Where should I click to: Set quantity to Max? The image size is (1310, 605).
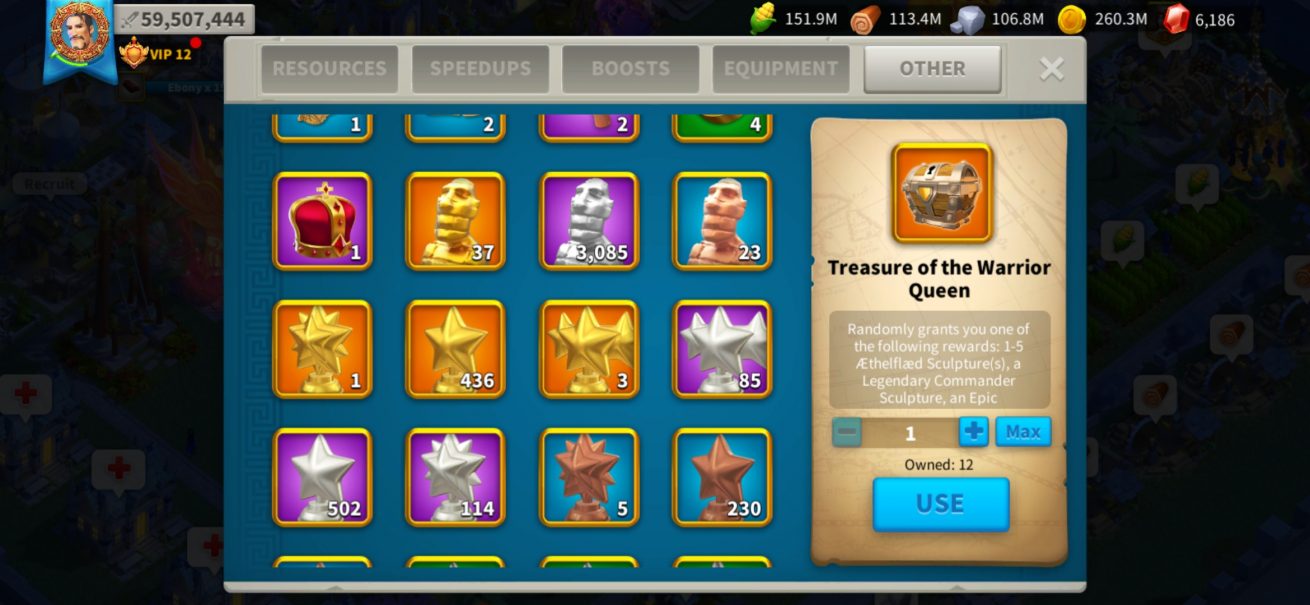[1023, 432]
